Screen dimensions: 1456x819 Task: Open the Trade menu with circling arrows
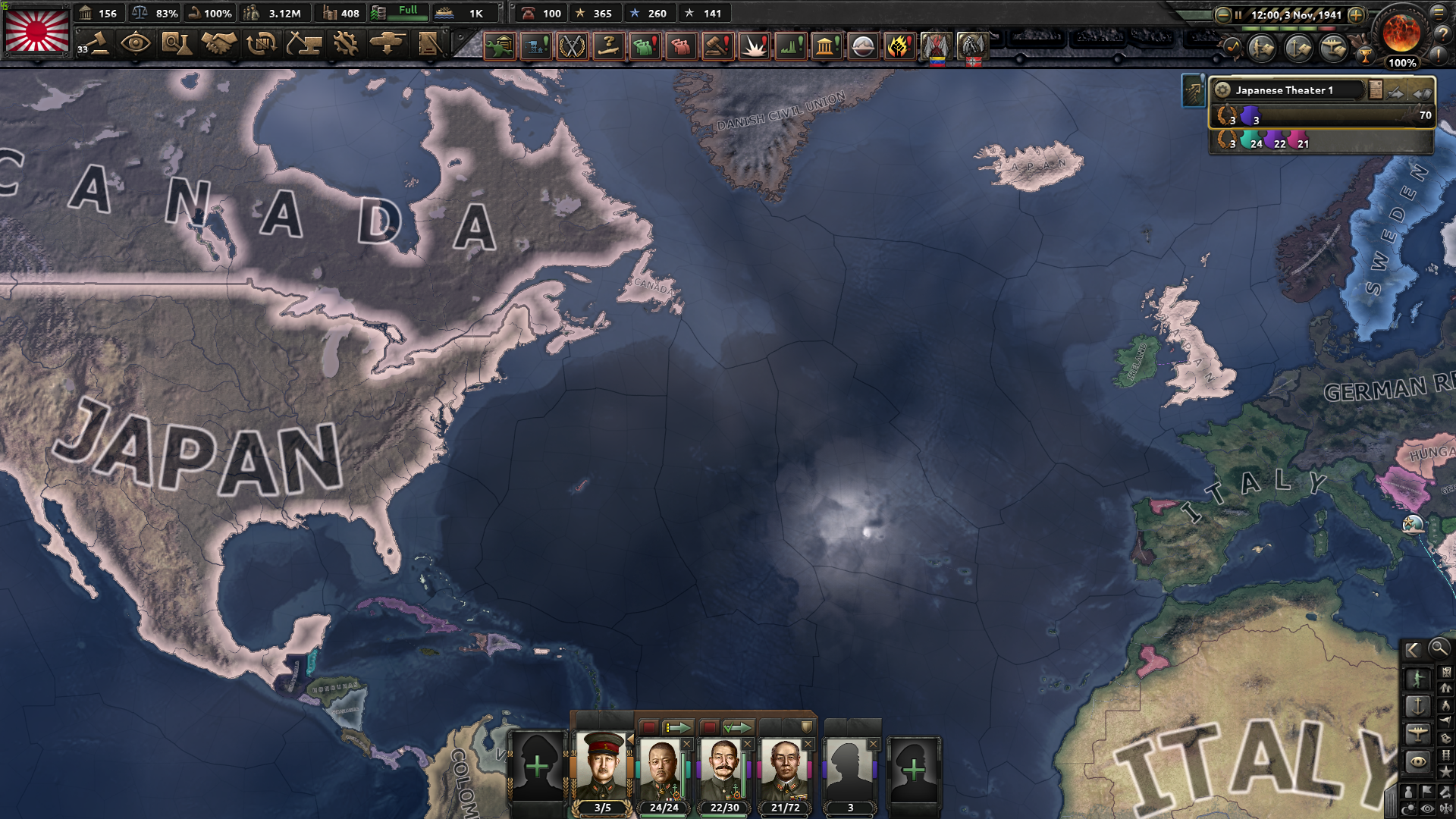(262, 45)
